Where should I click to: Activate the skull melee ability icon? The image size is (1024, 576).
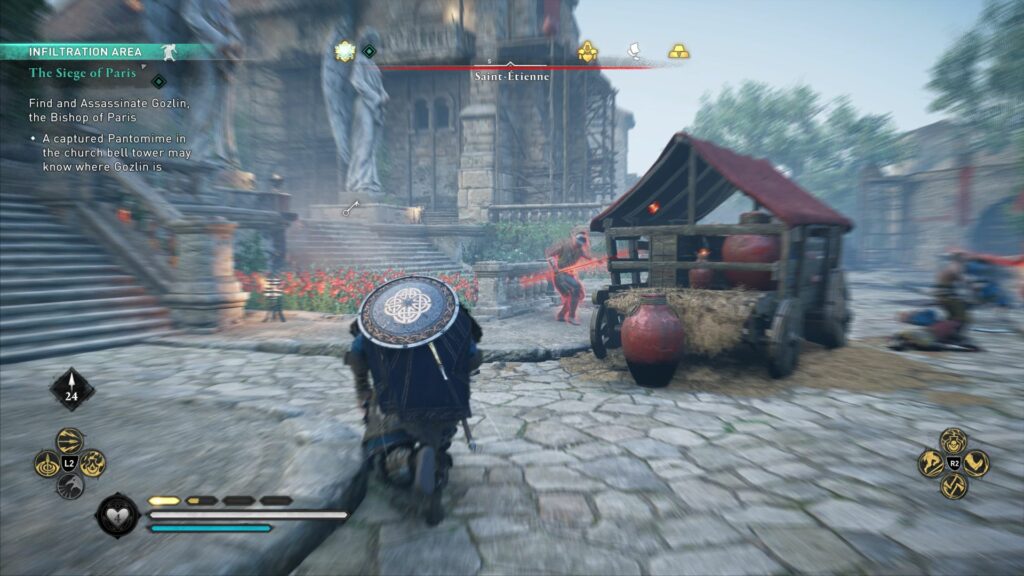(x=954, y=440)
